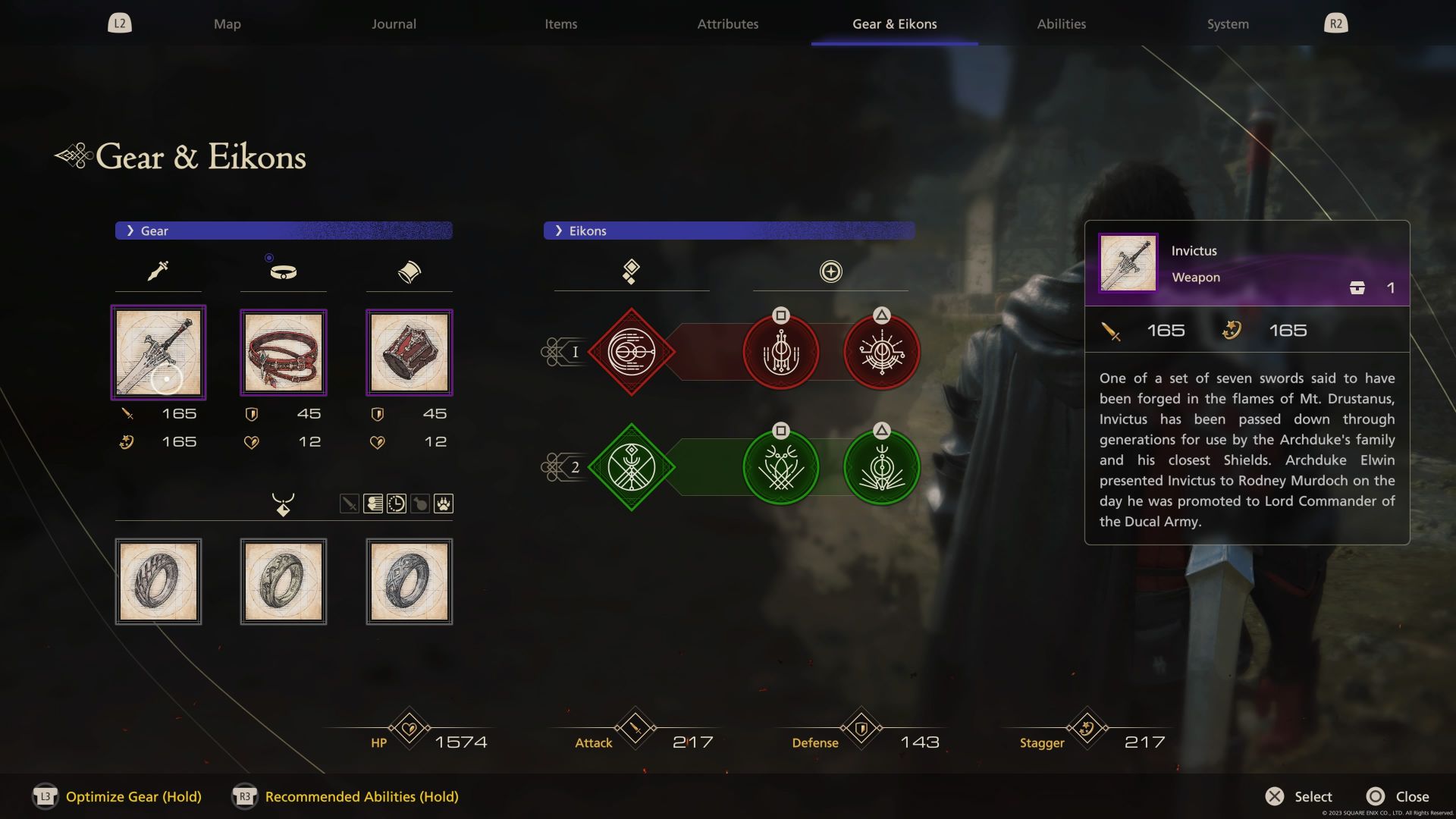Select the Invictus sword weapon slot
Image resolution: width=1456 pixels, height=819 pixels.
pyautogui.click(x=158, y=353)
